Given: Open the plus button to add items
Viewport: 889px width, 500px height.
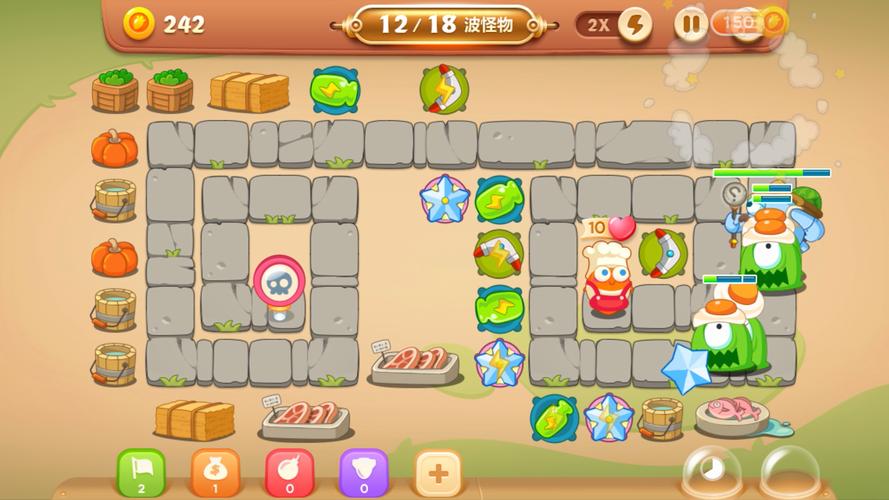Looking at the screenshot, I should pyautogui.click(x=437, y=470).
